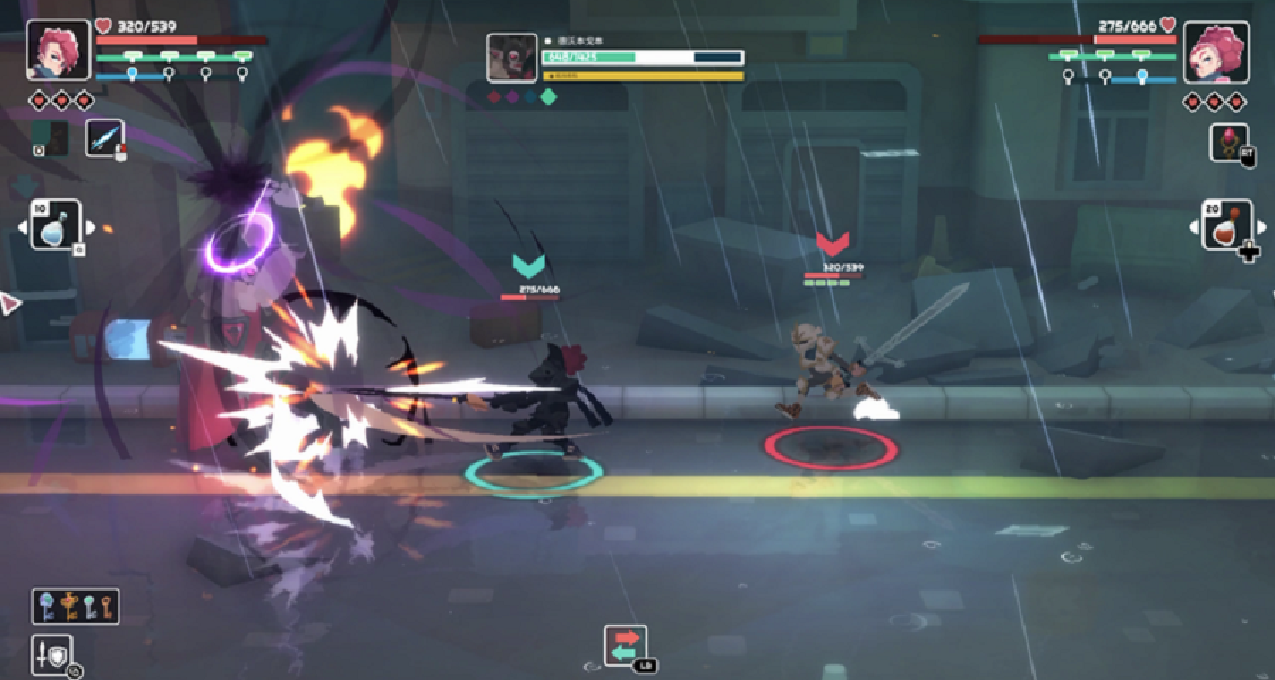1275x680 pixels.
Task: Select the dim teal skill slot
Action: tap(50, 138)
